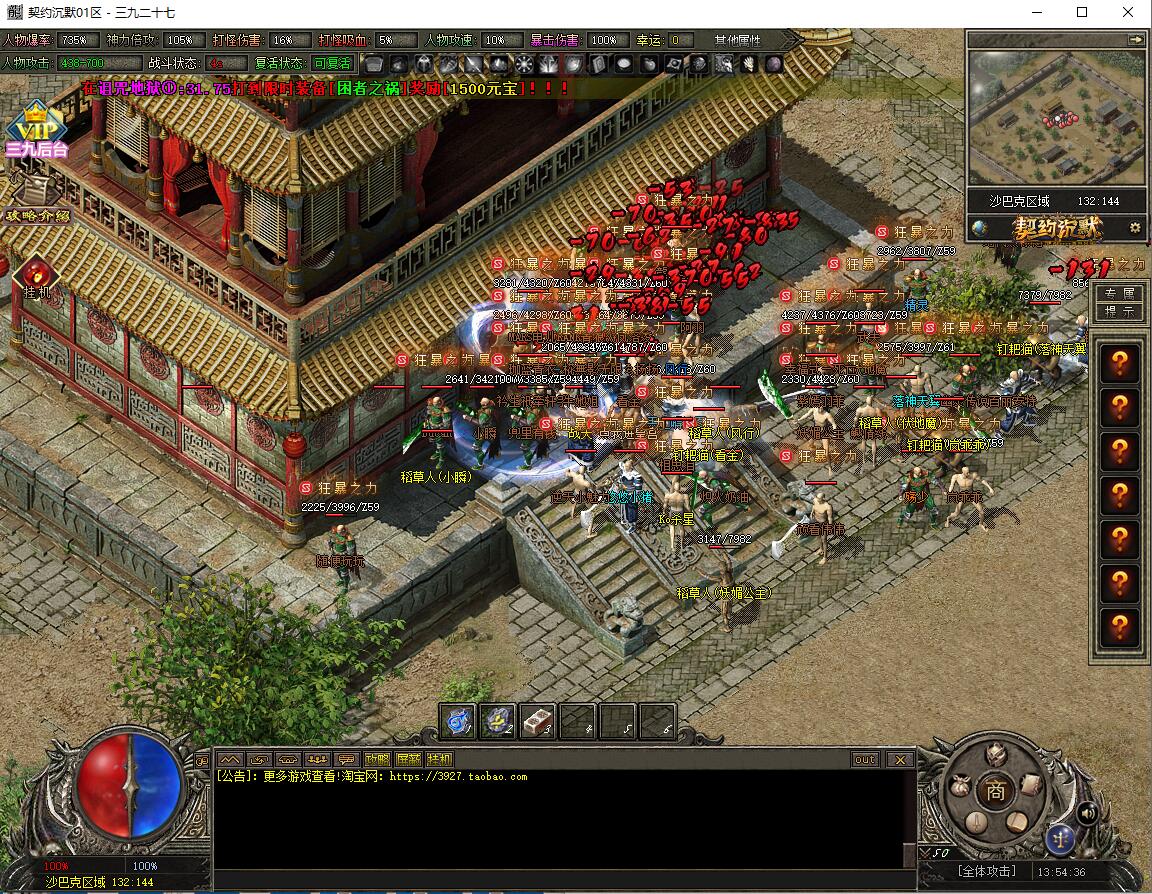Open the VIP 三九后台 panel
Image resolution: width=1152 pixels, height=894 pixels.
click(x=36, y=130)
